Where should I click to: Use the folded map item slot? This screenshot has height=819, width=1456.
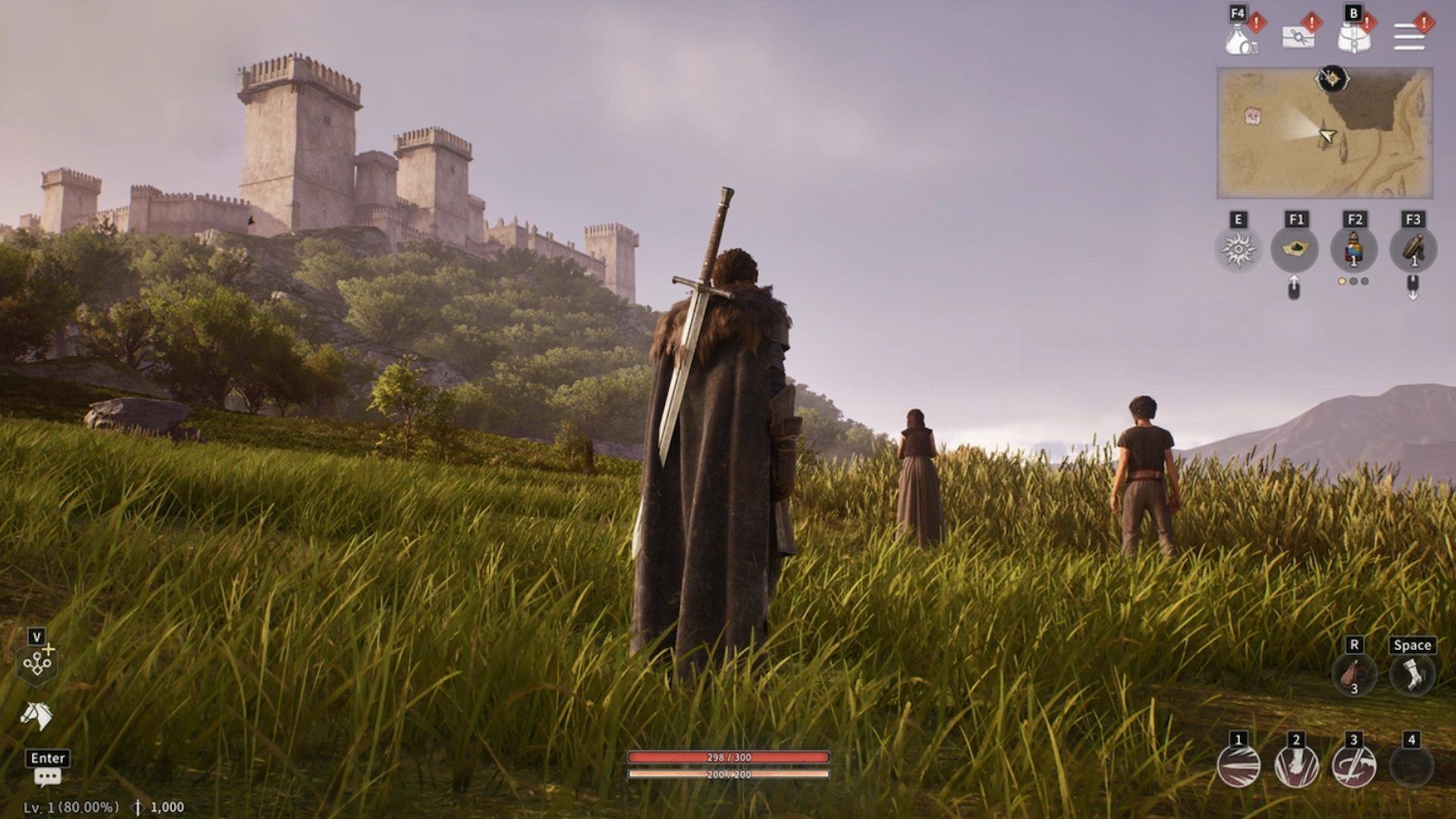(1295, 249)
